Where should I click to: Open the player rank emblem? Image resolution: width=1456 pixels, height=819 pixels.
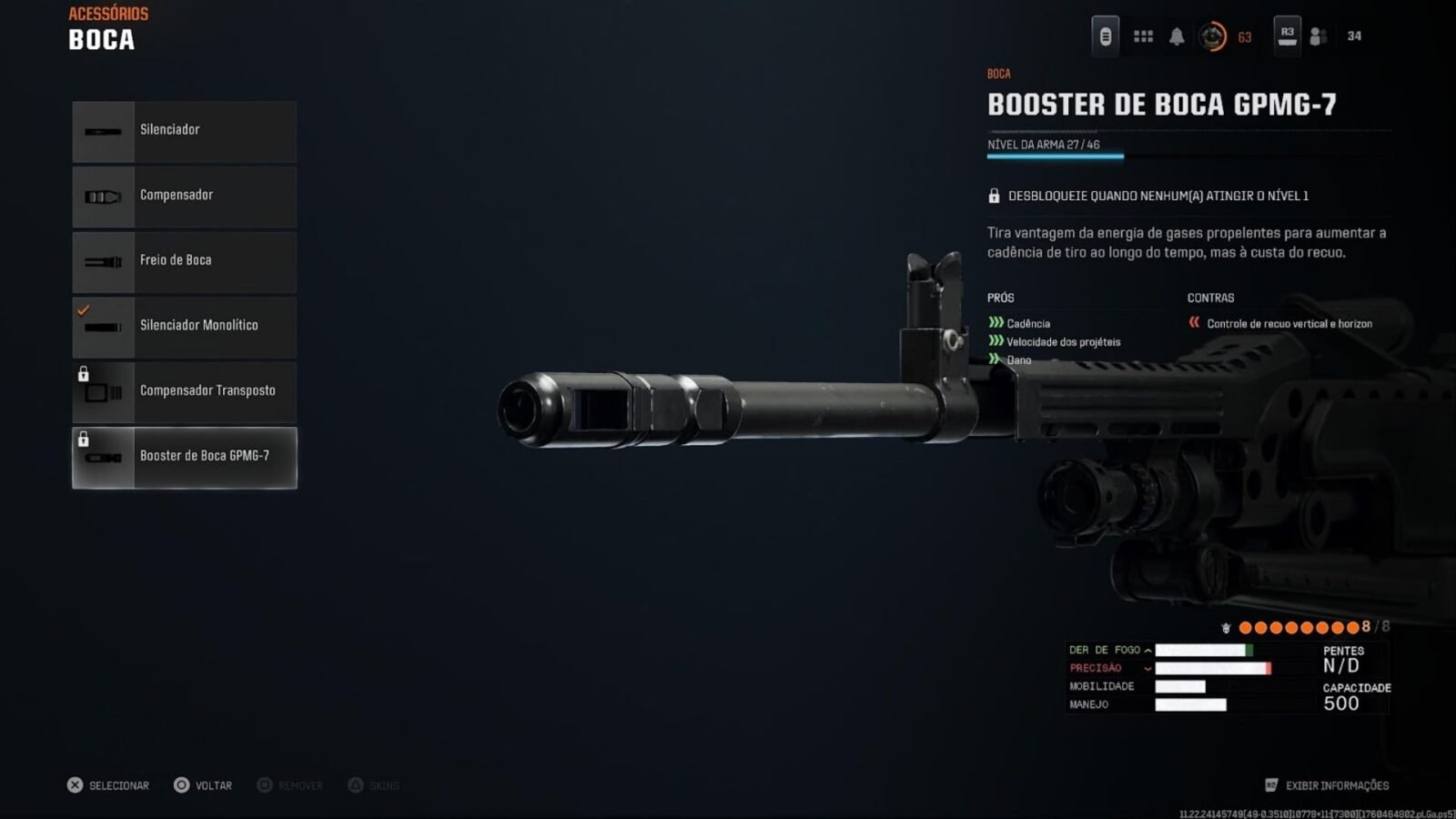click(x=1212, y=36)
